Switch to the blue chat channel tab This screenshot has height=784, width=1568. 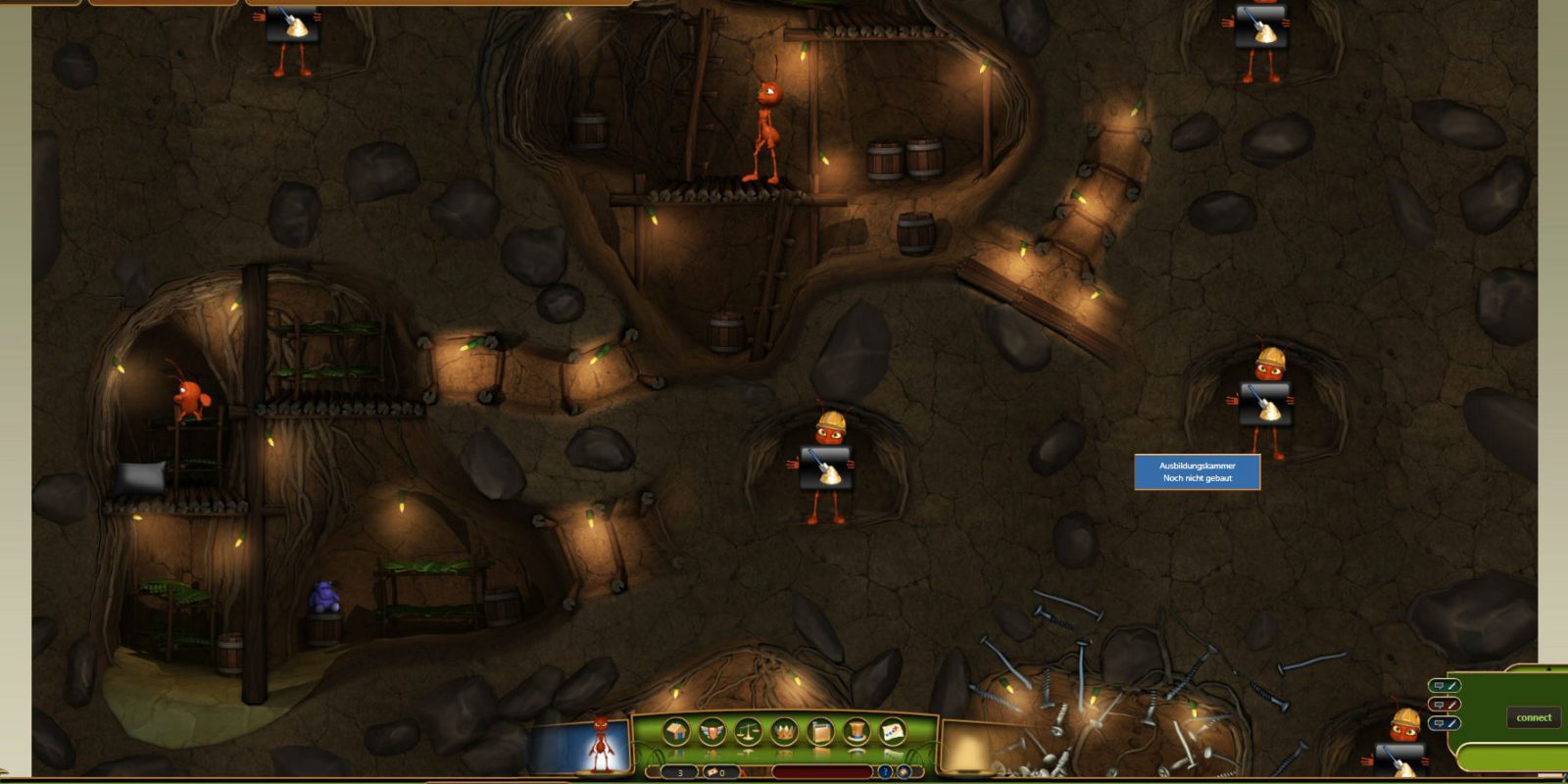click(1445, 723)
